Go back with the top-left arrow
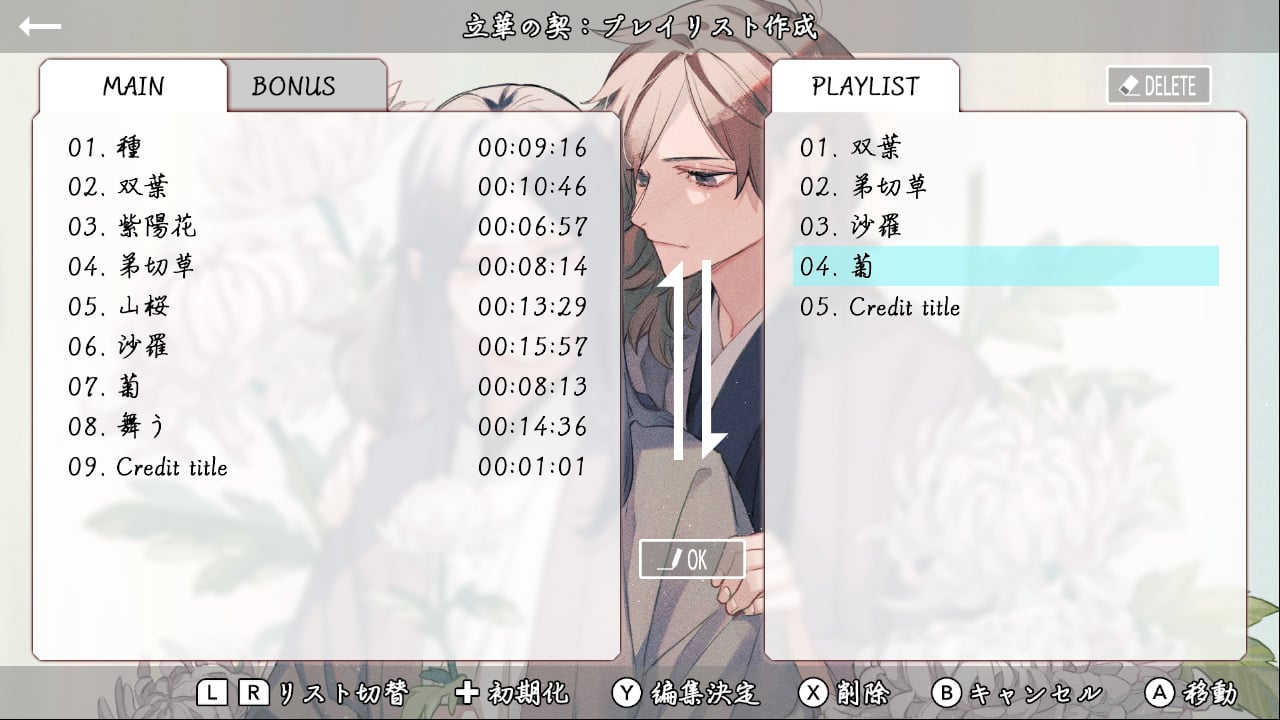Screen dimensions: 1280x720 [40, 27]
